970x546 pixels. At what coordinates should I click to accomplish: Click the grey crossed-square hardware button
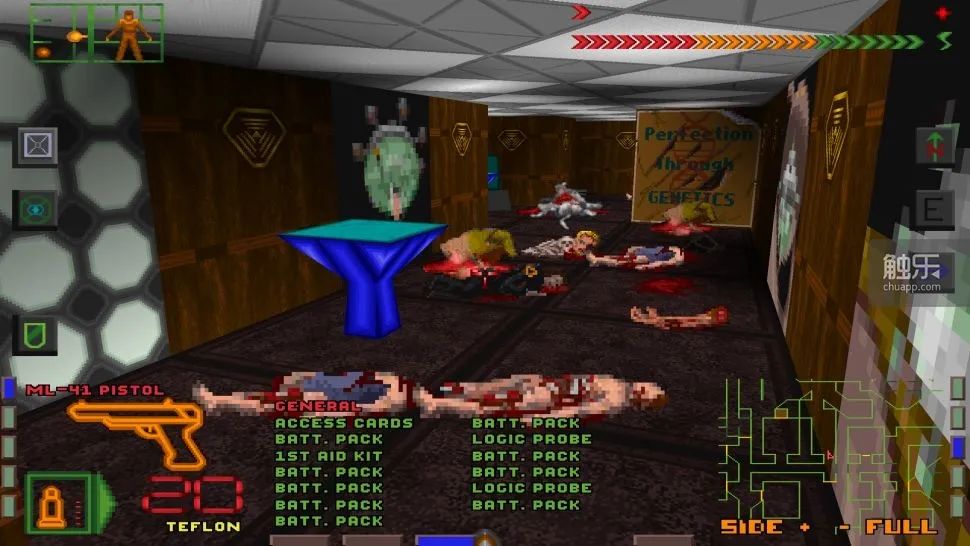tap(35, 147)
